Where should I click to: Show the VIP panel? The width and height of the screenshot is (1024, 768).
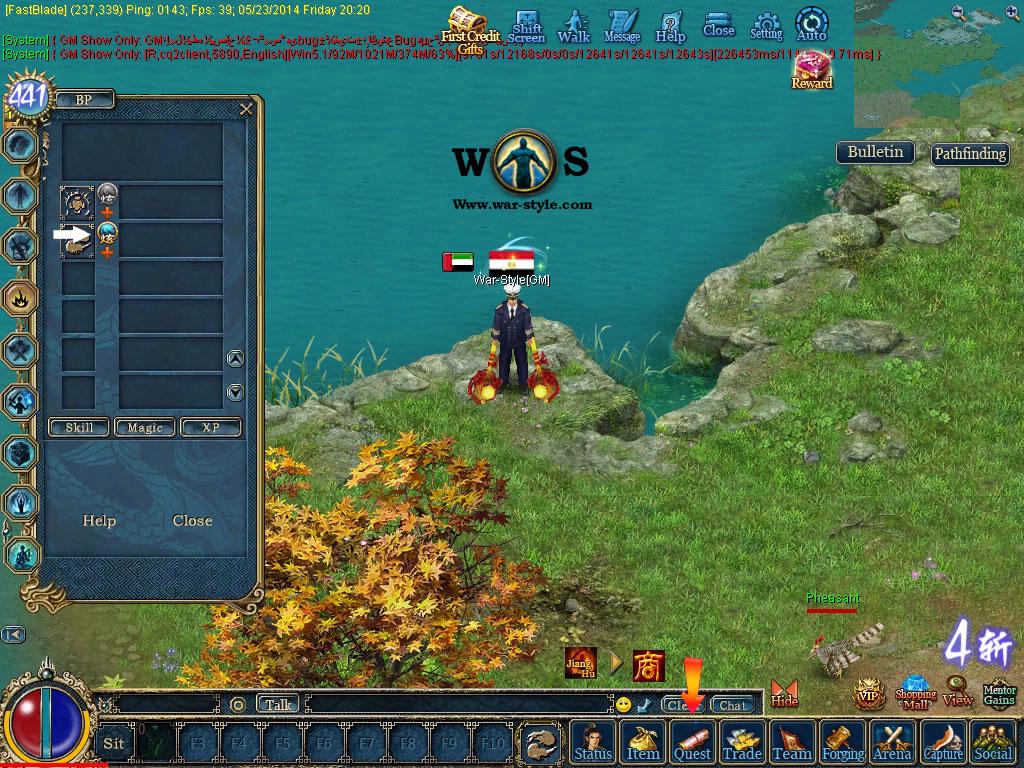pos(868,693)
